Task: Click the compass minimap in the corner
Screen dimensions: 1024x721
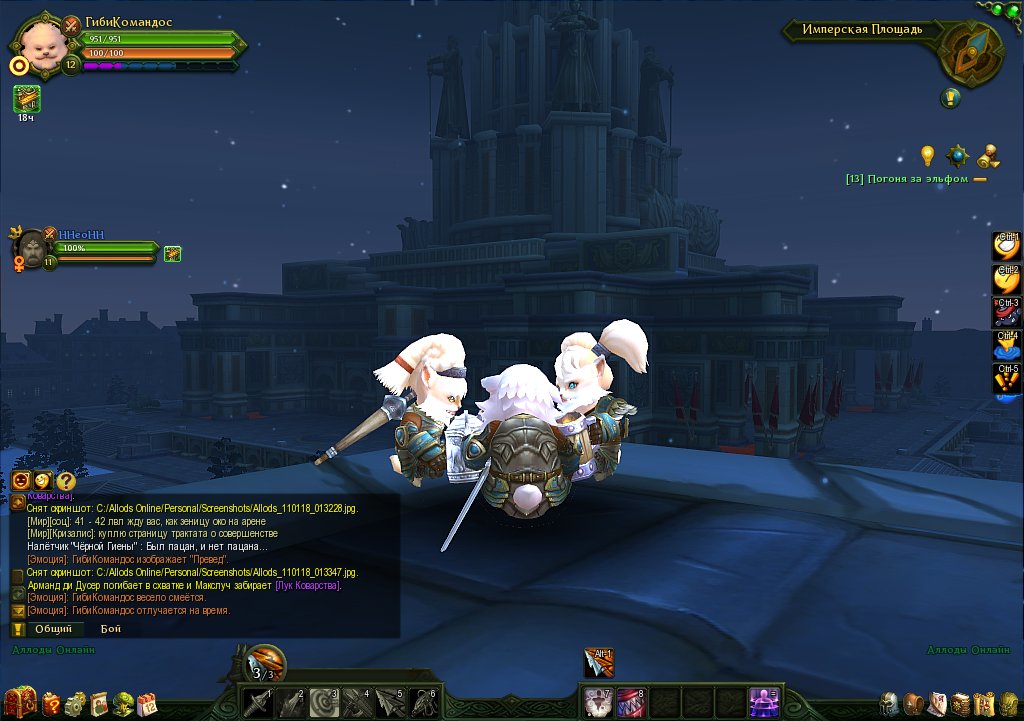Action: (x=967, y=54)
